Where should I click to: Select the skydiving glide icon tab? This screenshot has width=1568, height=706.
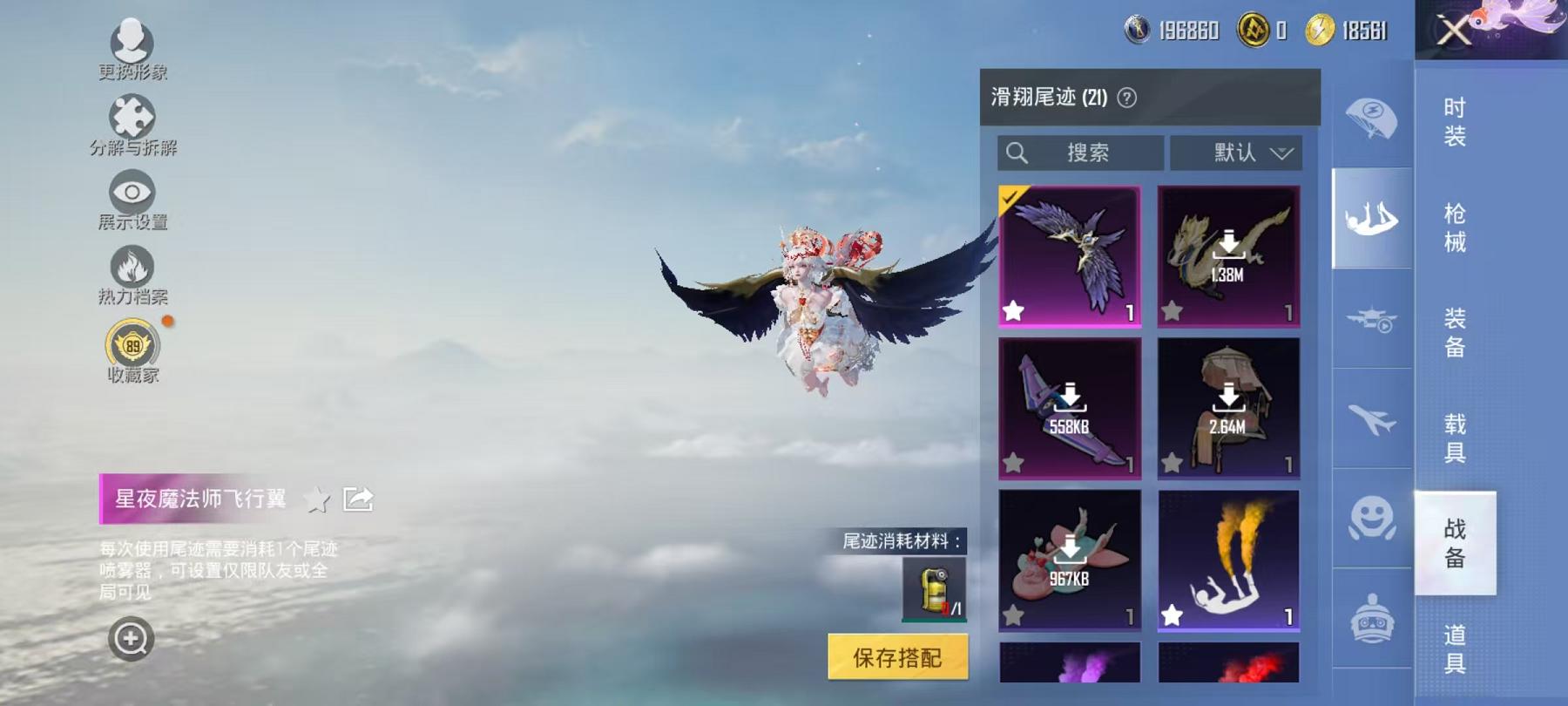(x=1370, y=218)
